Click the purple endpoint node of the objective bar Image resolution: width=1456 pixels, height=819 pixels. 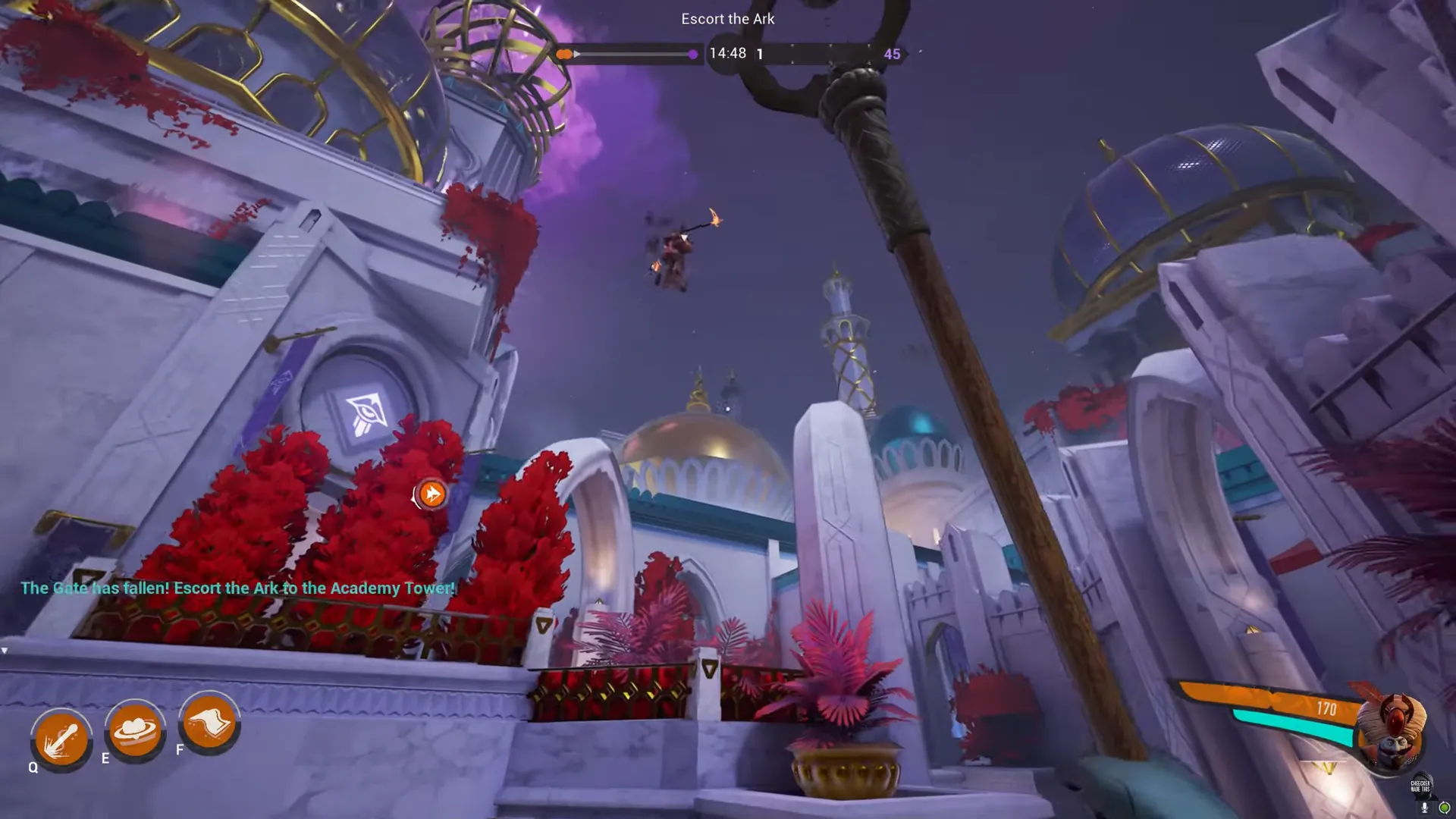(692, 54)
